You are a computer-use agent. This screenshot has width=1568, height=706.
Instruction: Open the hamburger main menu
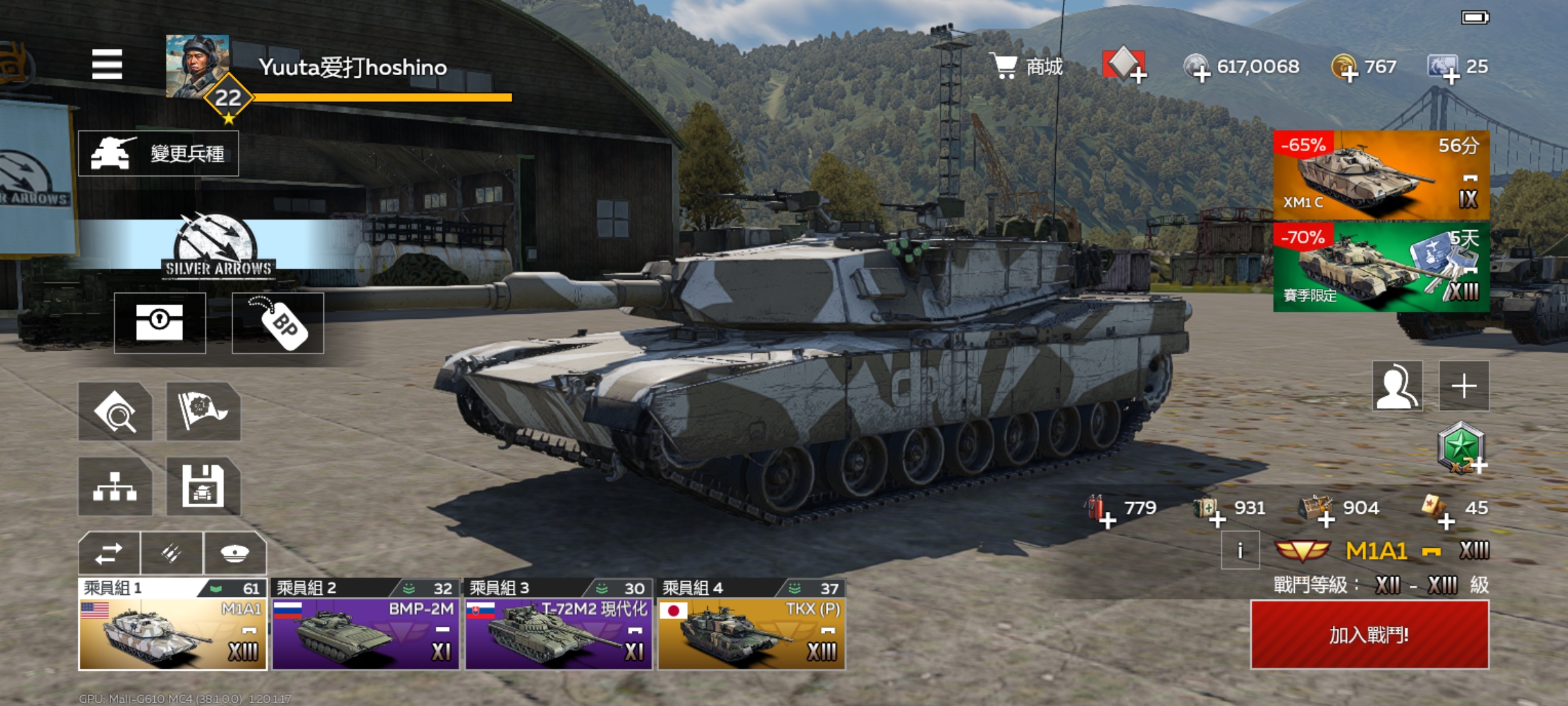107,64
